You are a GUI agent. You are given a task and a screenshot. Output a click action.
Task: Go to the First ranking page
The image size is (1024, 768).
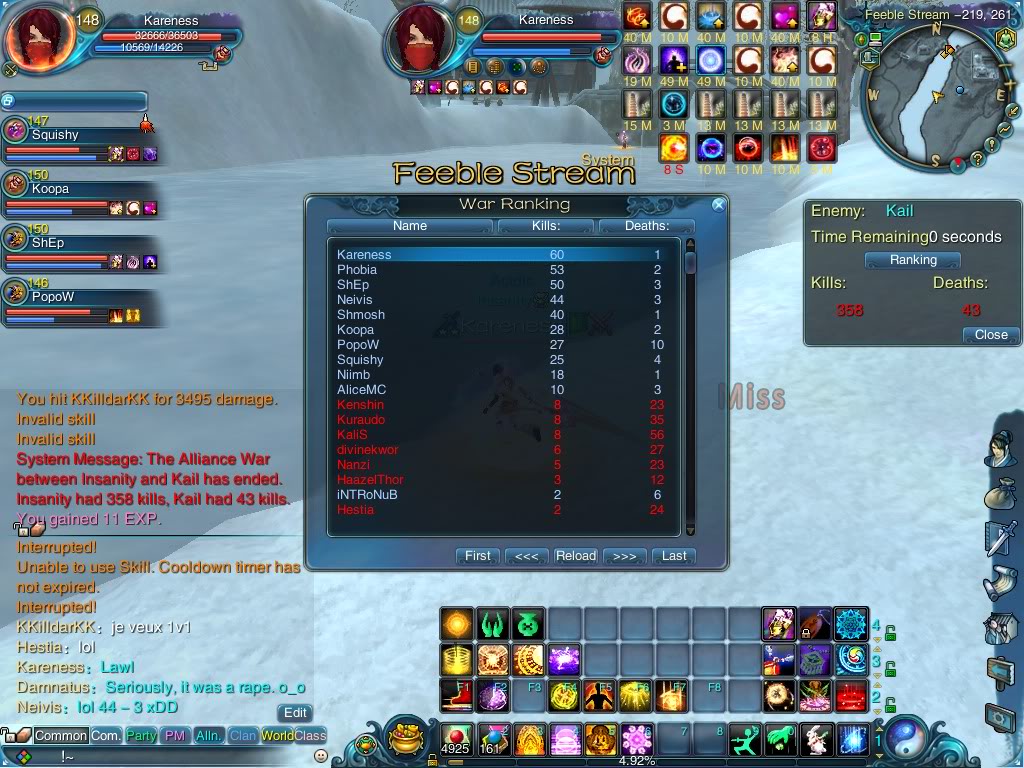click(478, 556)
